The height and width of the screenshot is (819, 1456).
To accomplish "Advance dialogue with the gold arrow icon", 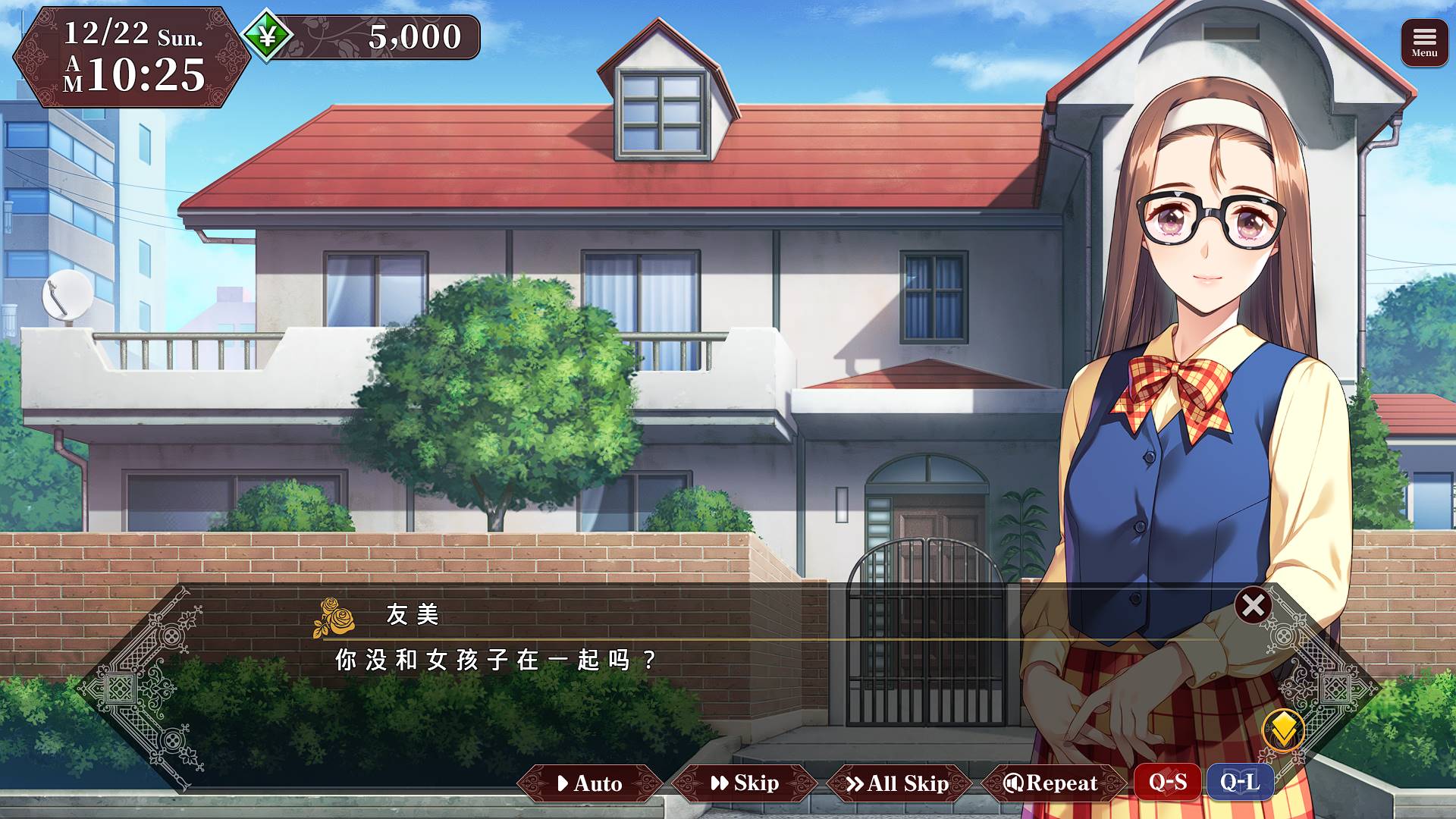I will tap(1283, 730).
